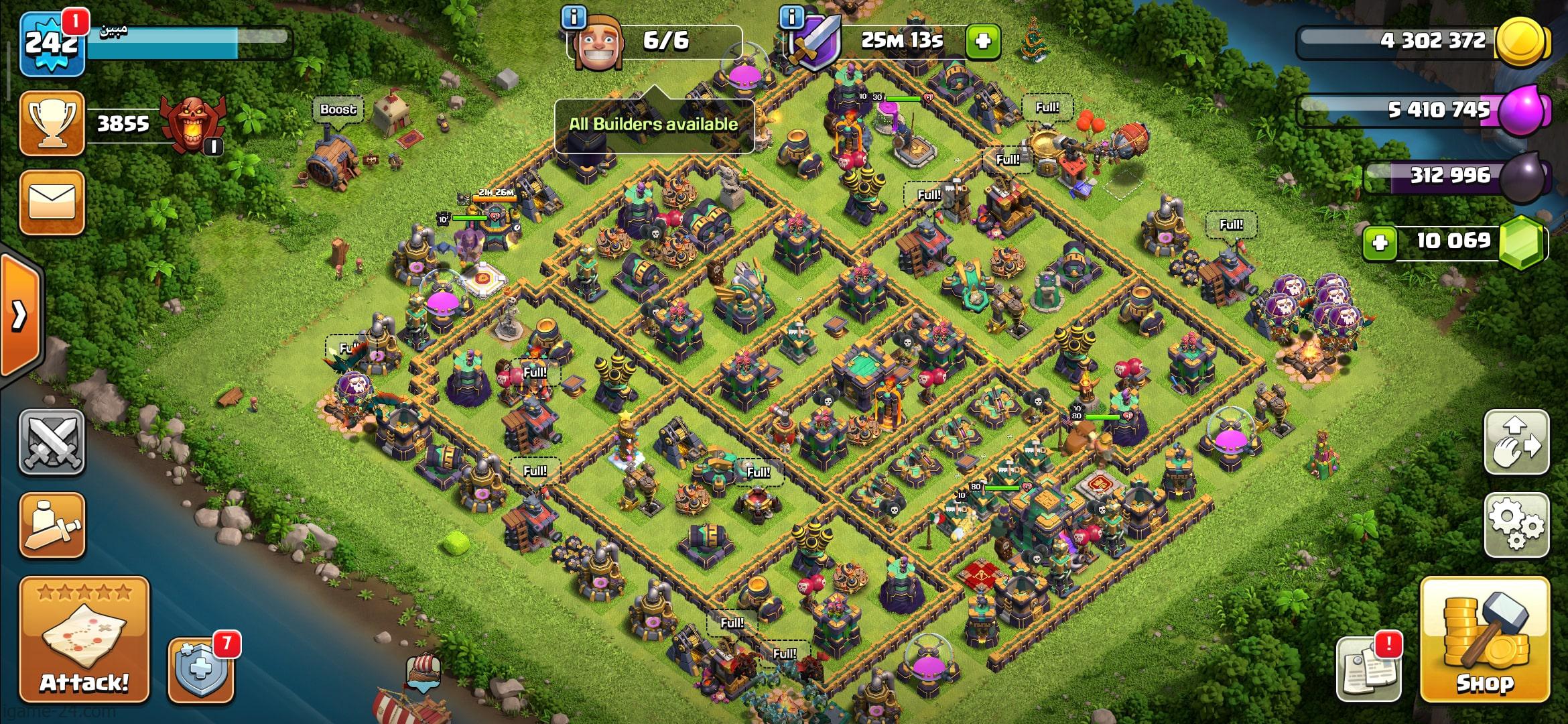Open the crossed swords clan war button

(52, 442)
